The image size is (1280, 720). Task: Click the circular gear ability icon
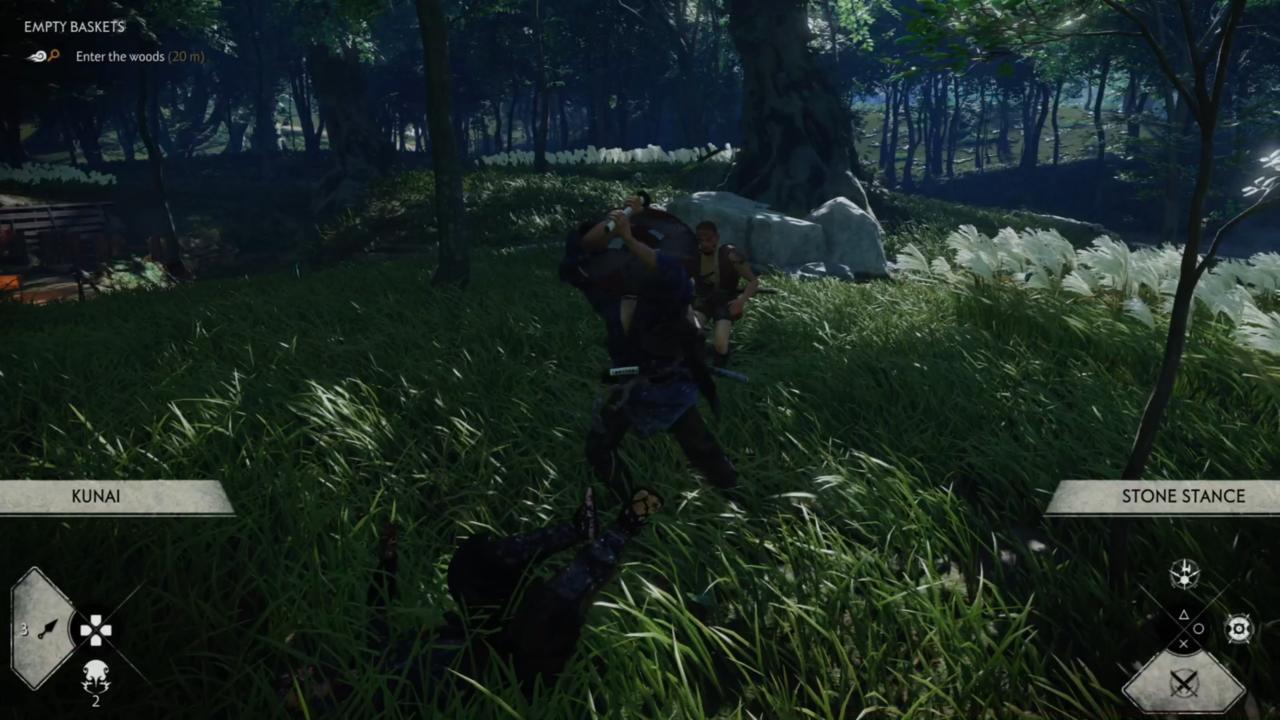tap(1238, 628)
